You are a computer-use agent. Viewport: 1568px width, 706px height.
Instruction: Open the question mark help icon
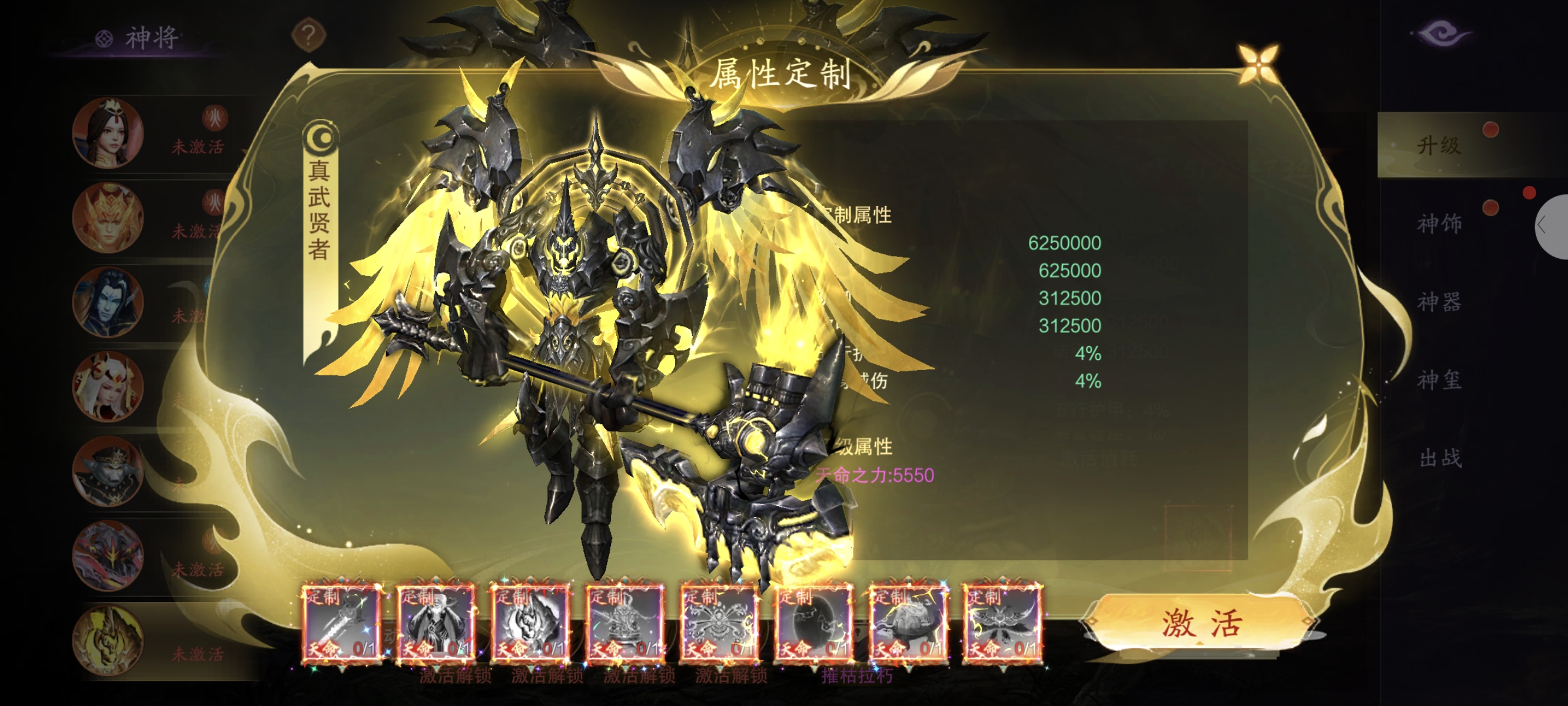(x=308, y=36)
